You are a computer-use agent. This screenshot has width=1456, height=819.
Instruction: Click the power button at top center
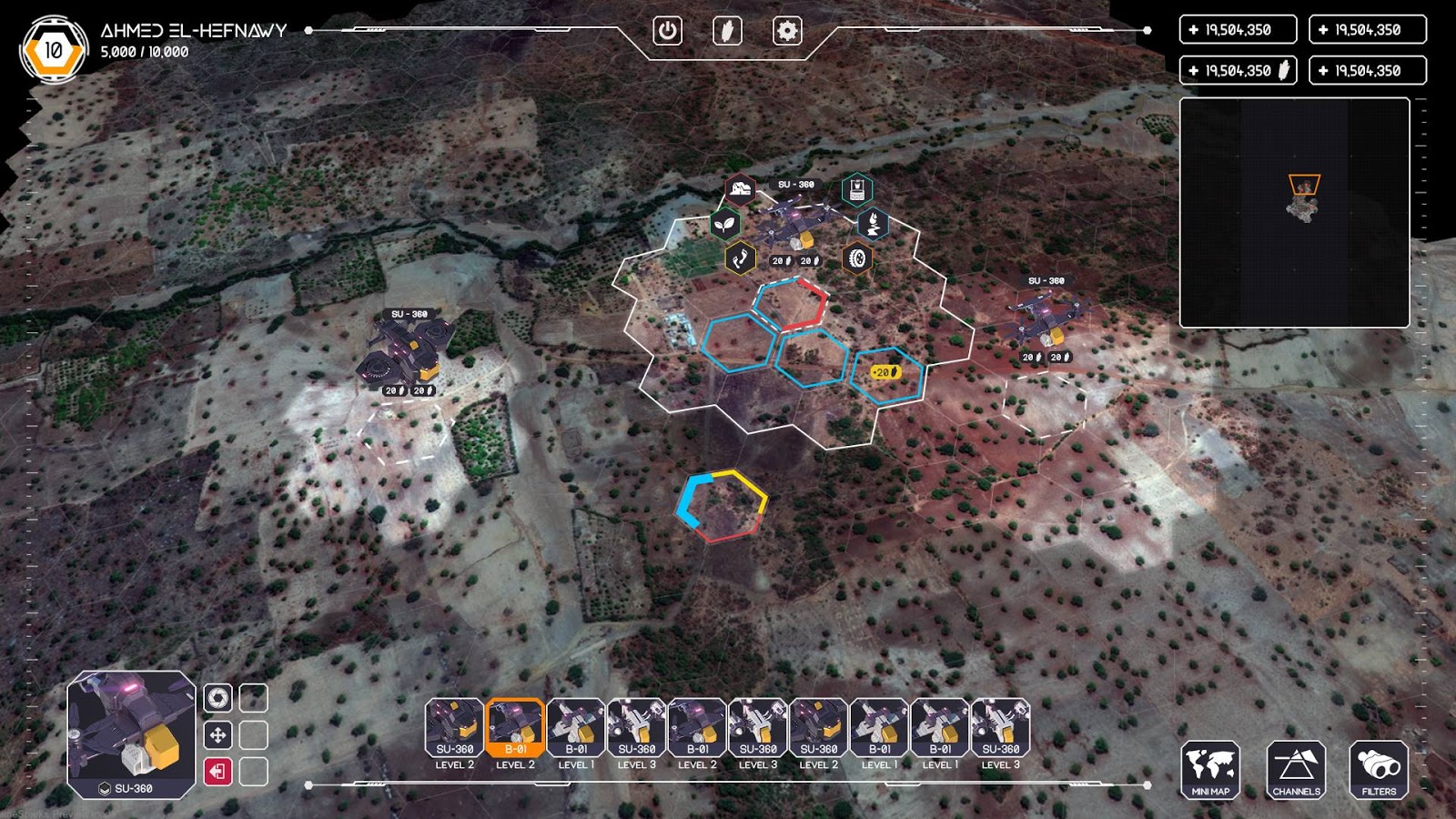pos(667,31)
